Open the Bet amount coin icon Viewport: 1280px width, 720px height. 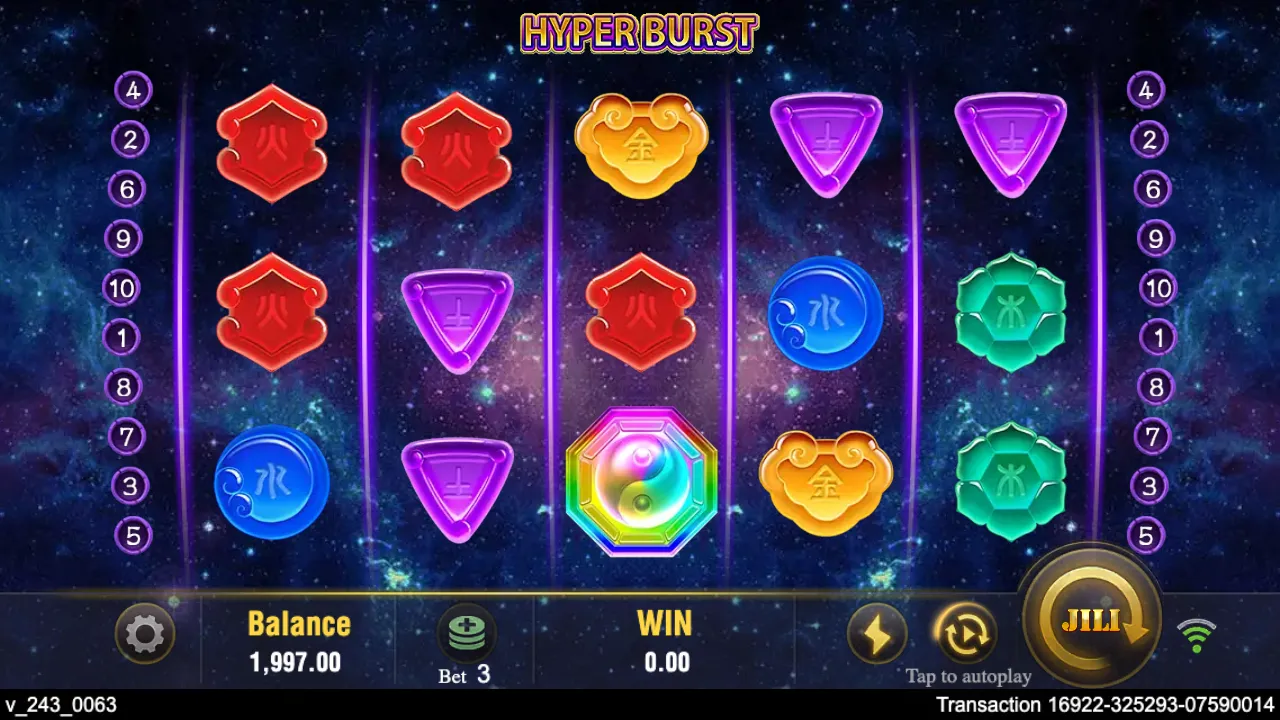tap(465, 630)
